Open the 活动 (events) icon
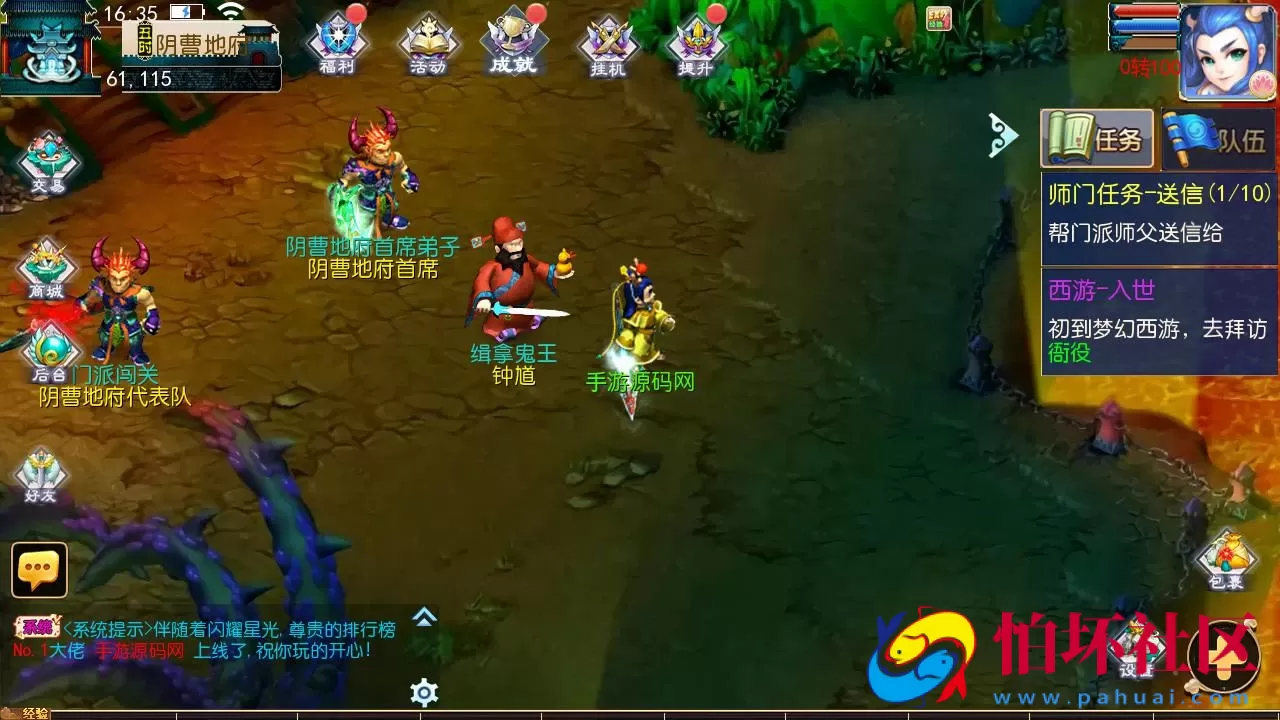 (x=427, y=40)
